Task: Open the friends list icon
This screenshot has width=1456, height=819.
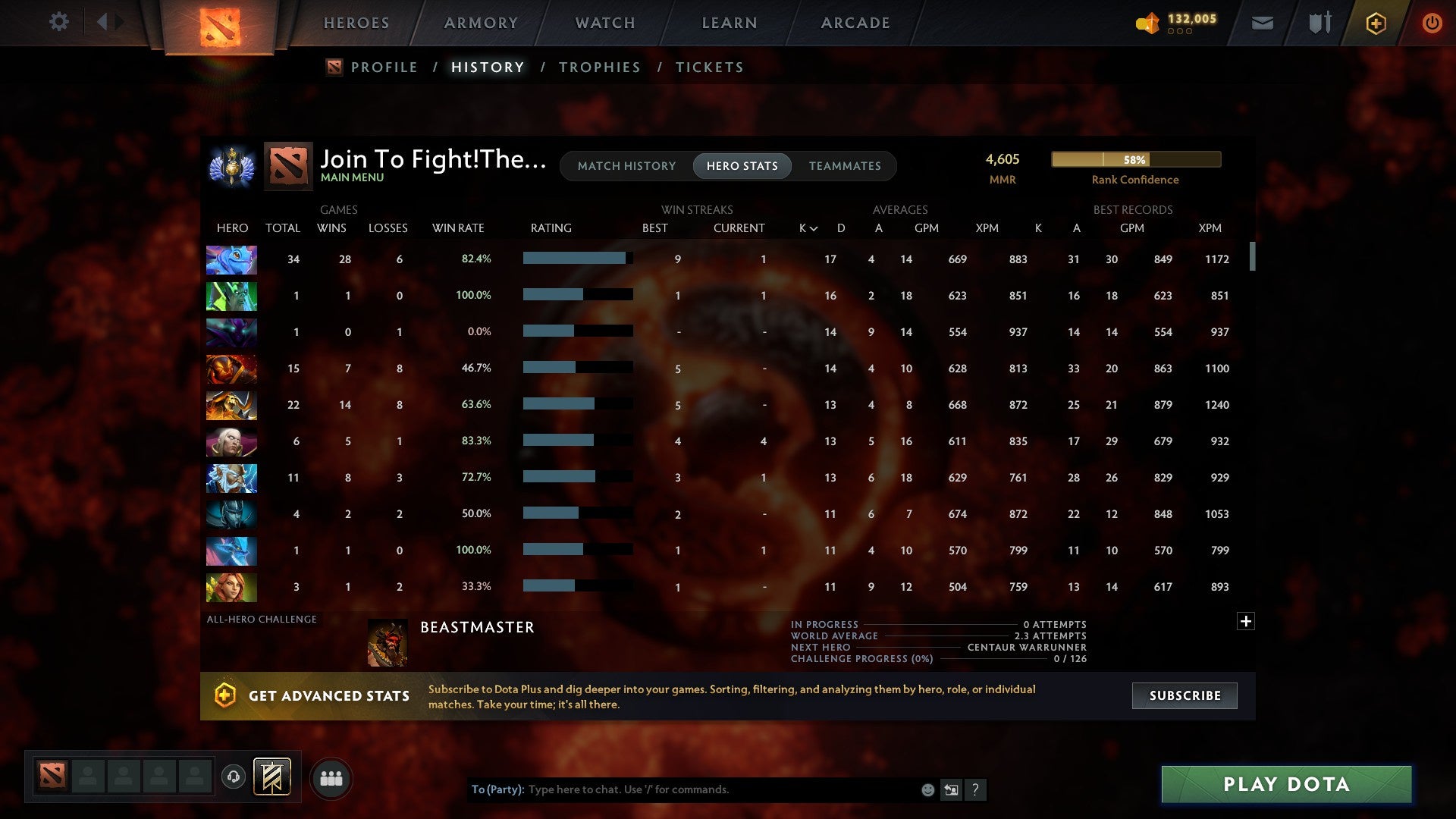Action: tap(331, 777)
